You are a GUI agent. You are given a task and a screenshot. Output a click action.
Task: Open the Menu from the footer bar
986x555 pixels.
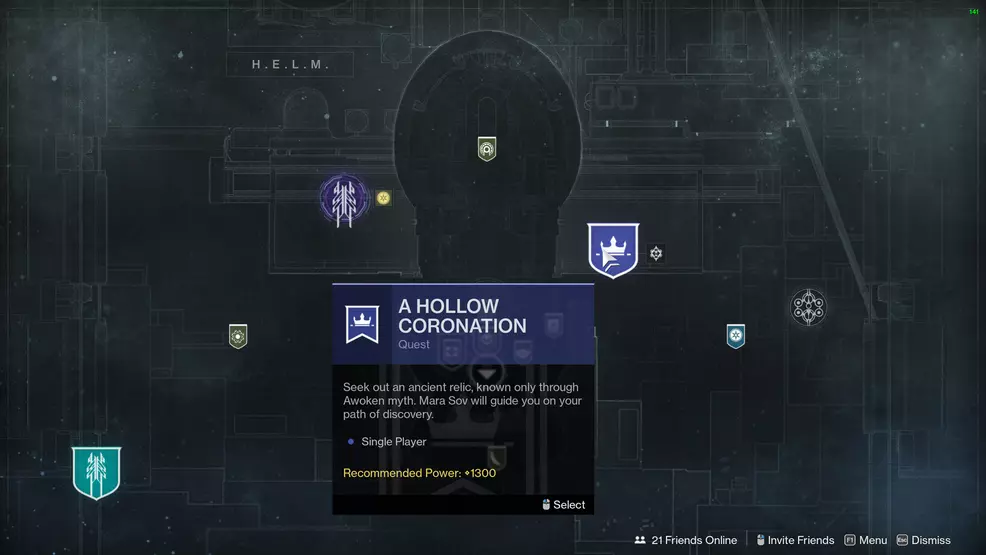click(x=866, y=540)
